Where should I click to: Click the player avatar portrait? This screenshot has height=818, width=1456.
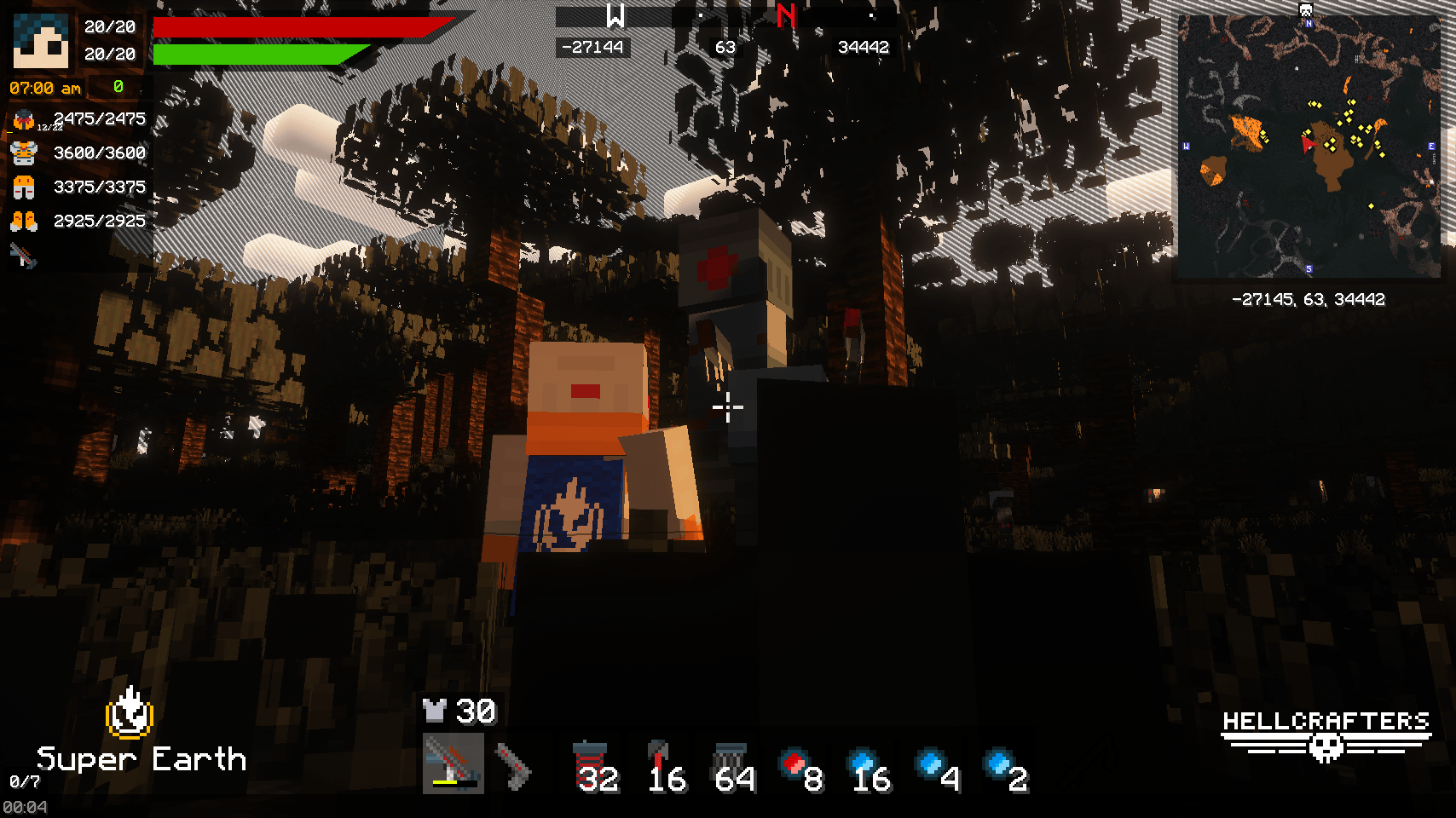41,41
